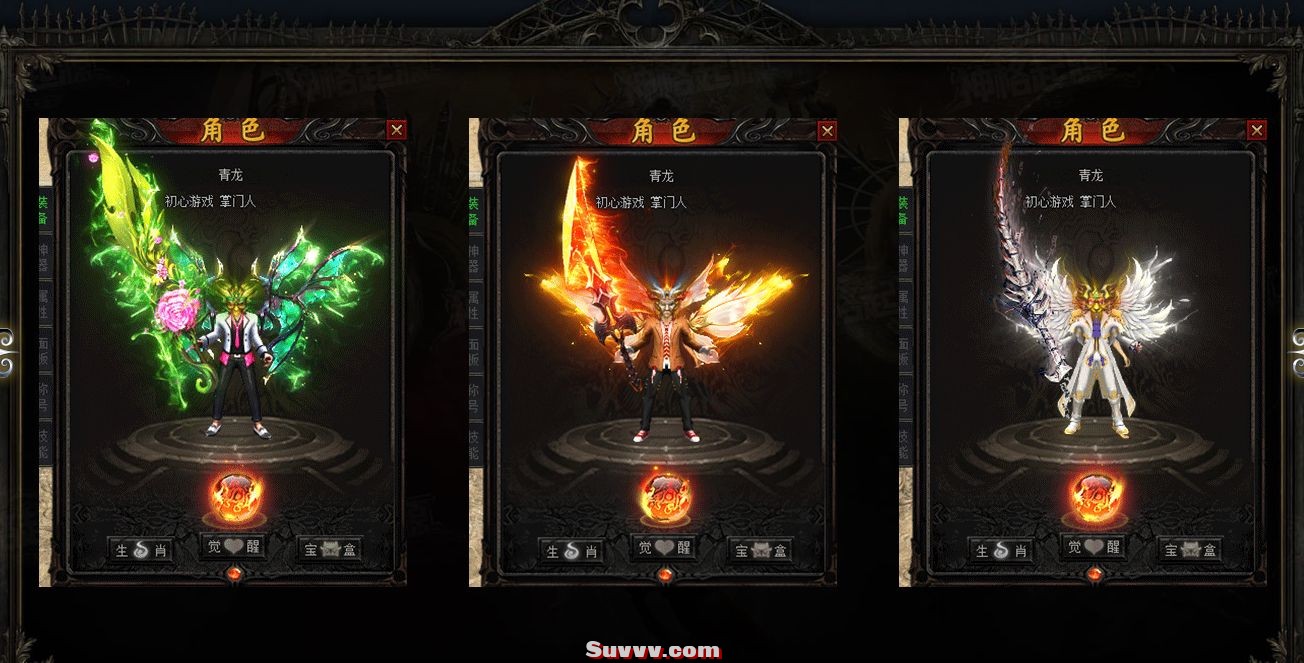Screen dimensions: 1304x663
Task: Click 觉醒 under the flame-winged character
Action: (x=664, y=547)
